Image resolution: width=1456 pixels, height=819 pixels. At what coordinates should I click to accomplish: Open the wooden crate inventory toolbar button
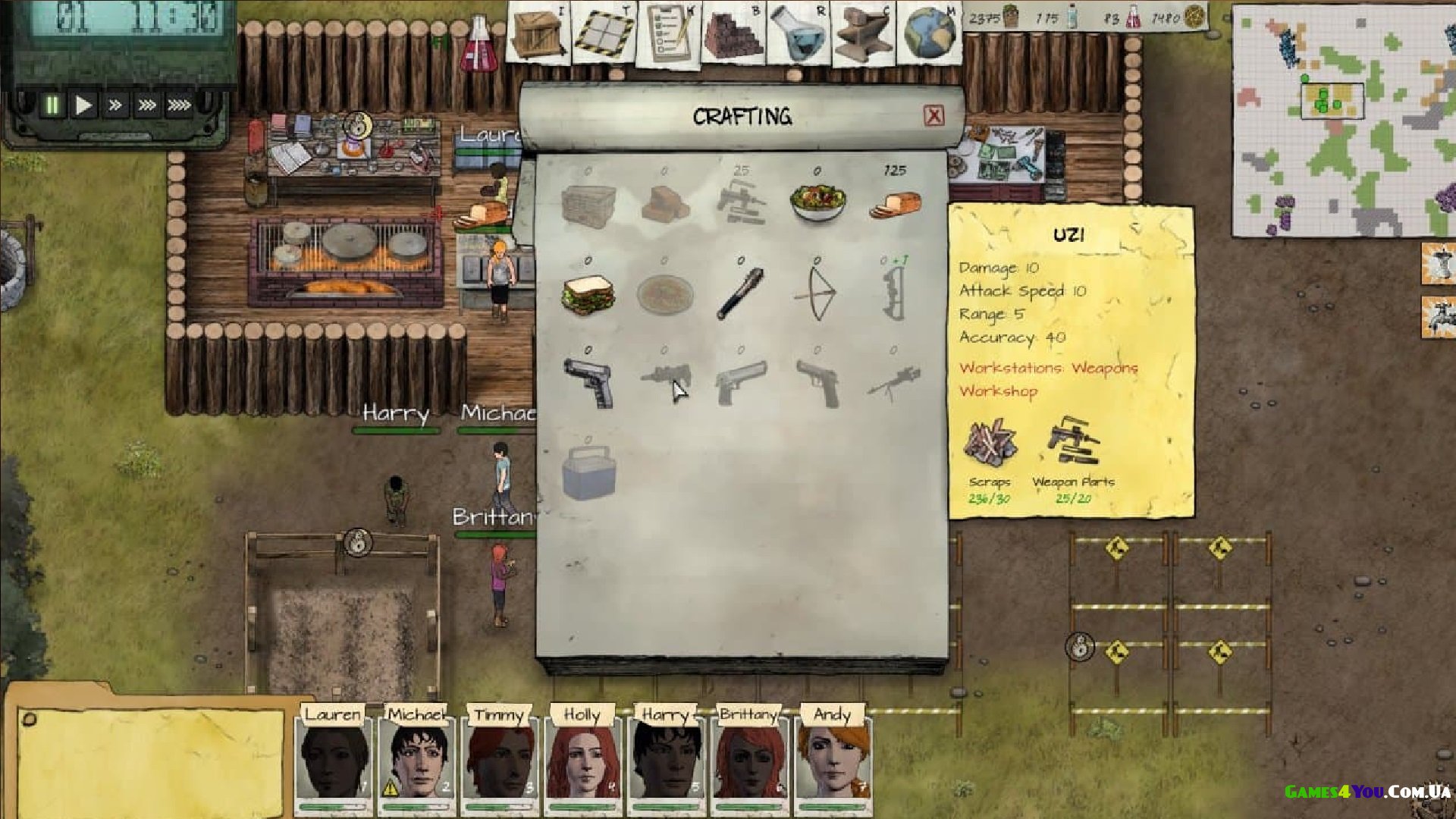536,33
